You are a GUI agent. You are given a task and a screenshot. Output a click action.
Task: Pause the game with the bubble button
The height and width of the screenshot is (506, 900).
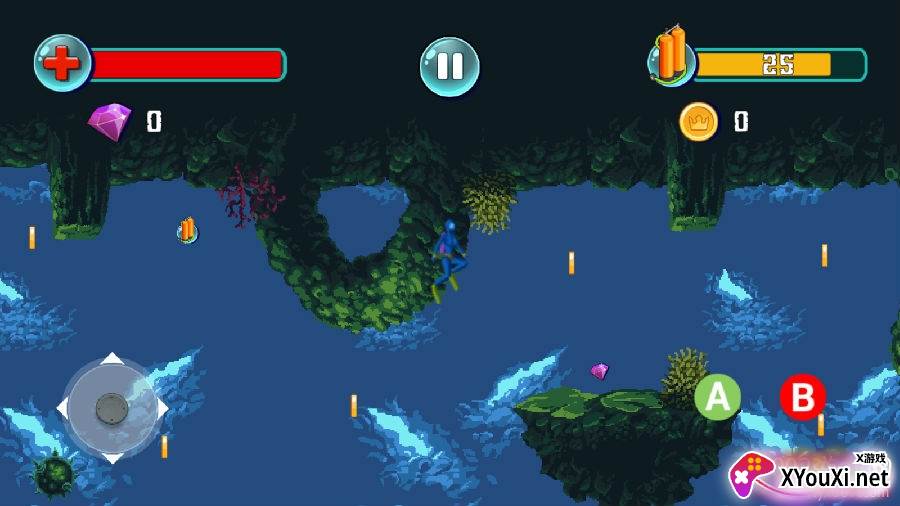coord(449,67)
